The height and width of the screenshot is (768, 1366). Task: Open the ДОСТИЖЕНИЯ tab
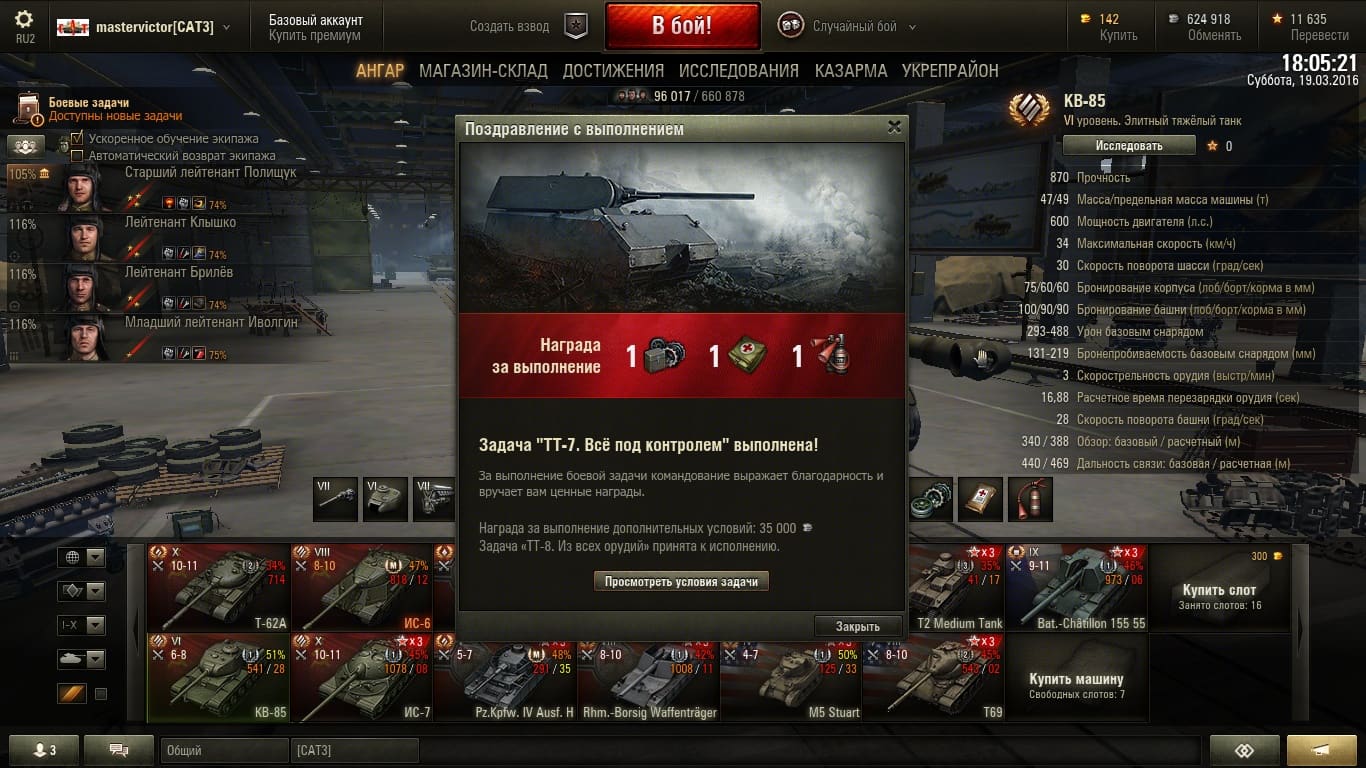(613, 71)
